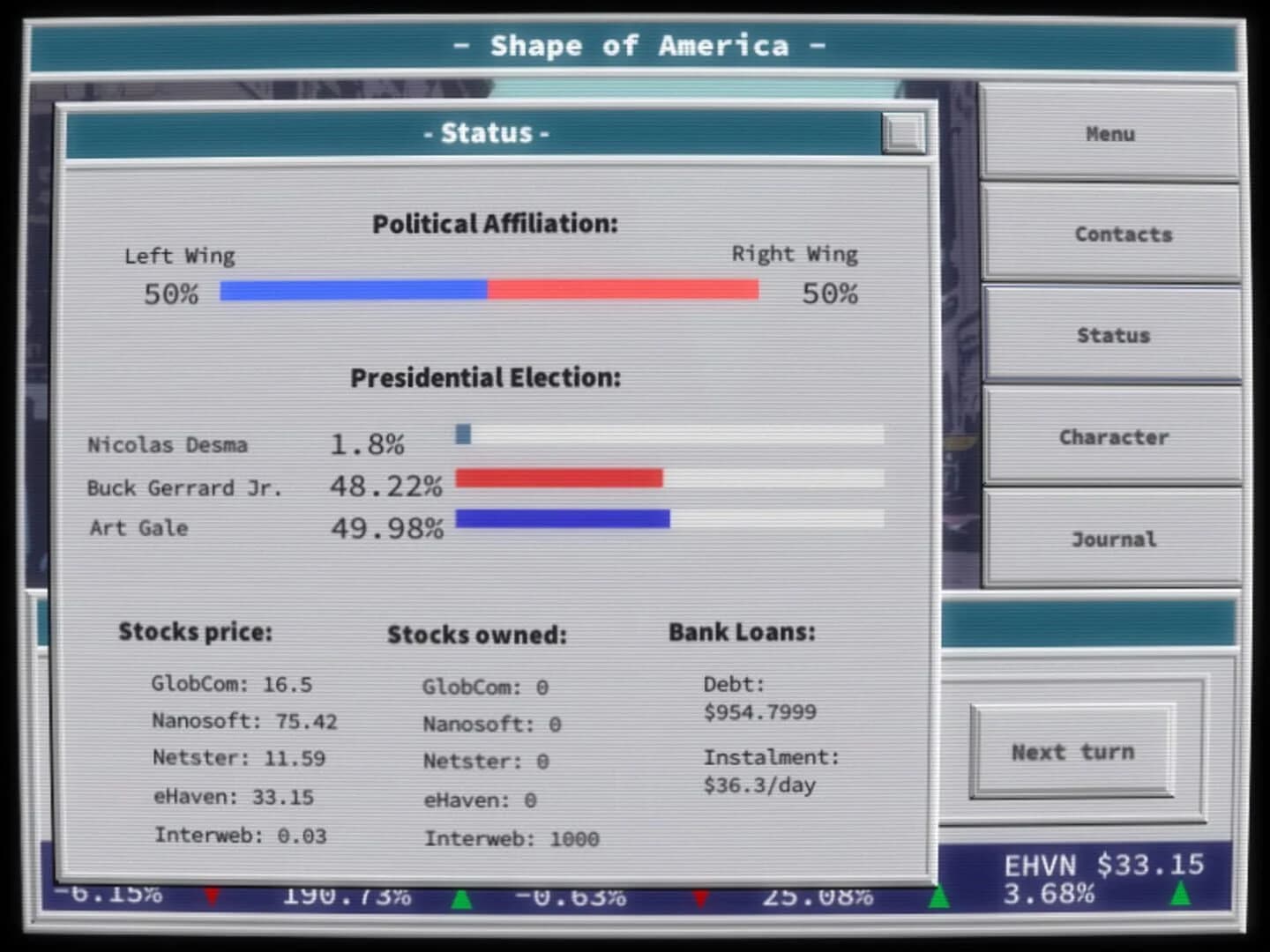Viewport: 1270px width, 952px height.
Task: Click the Shape of America title bar
Action: coord(635,45)
